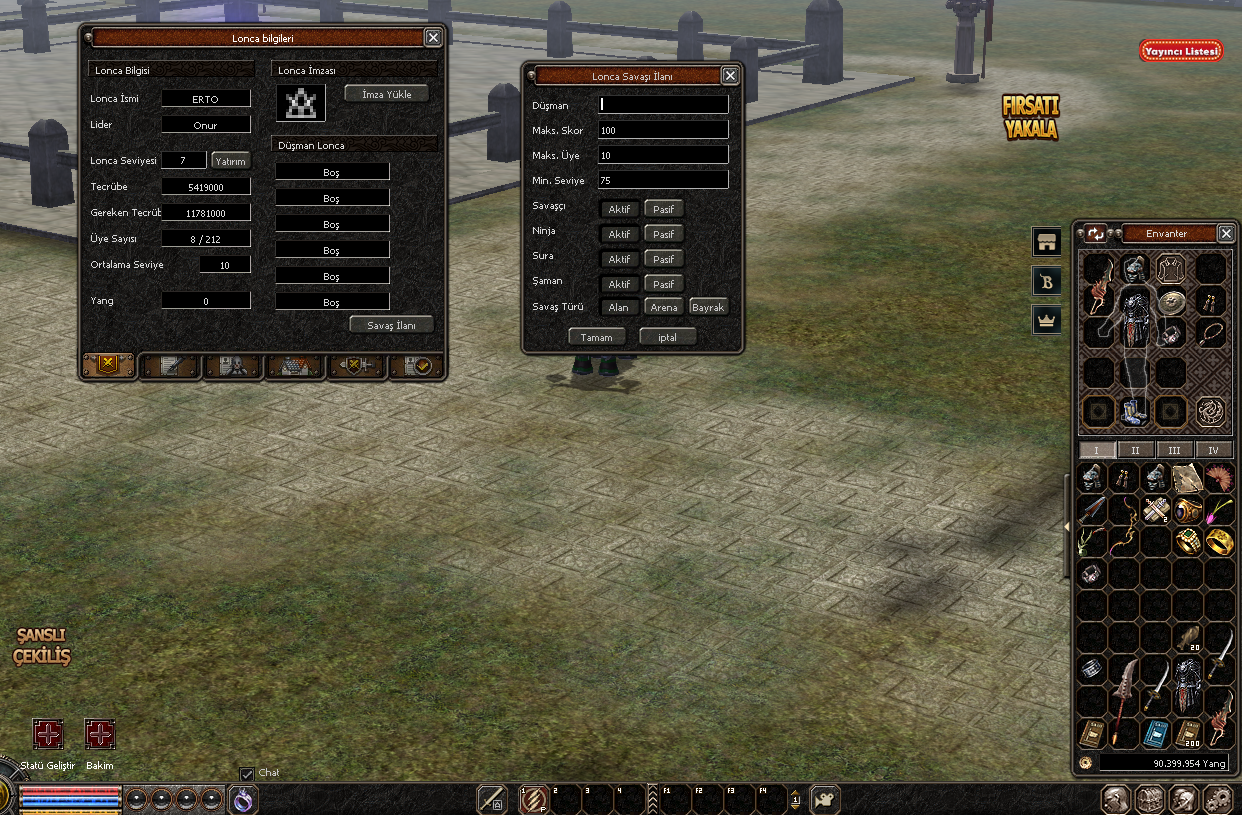Select the Maks. Skor input field

(663, 130)
